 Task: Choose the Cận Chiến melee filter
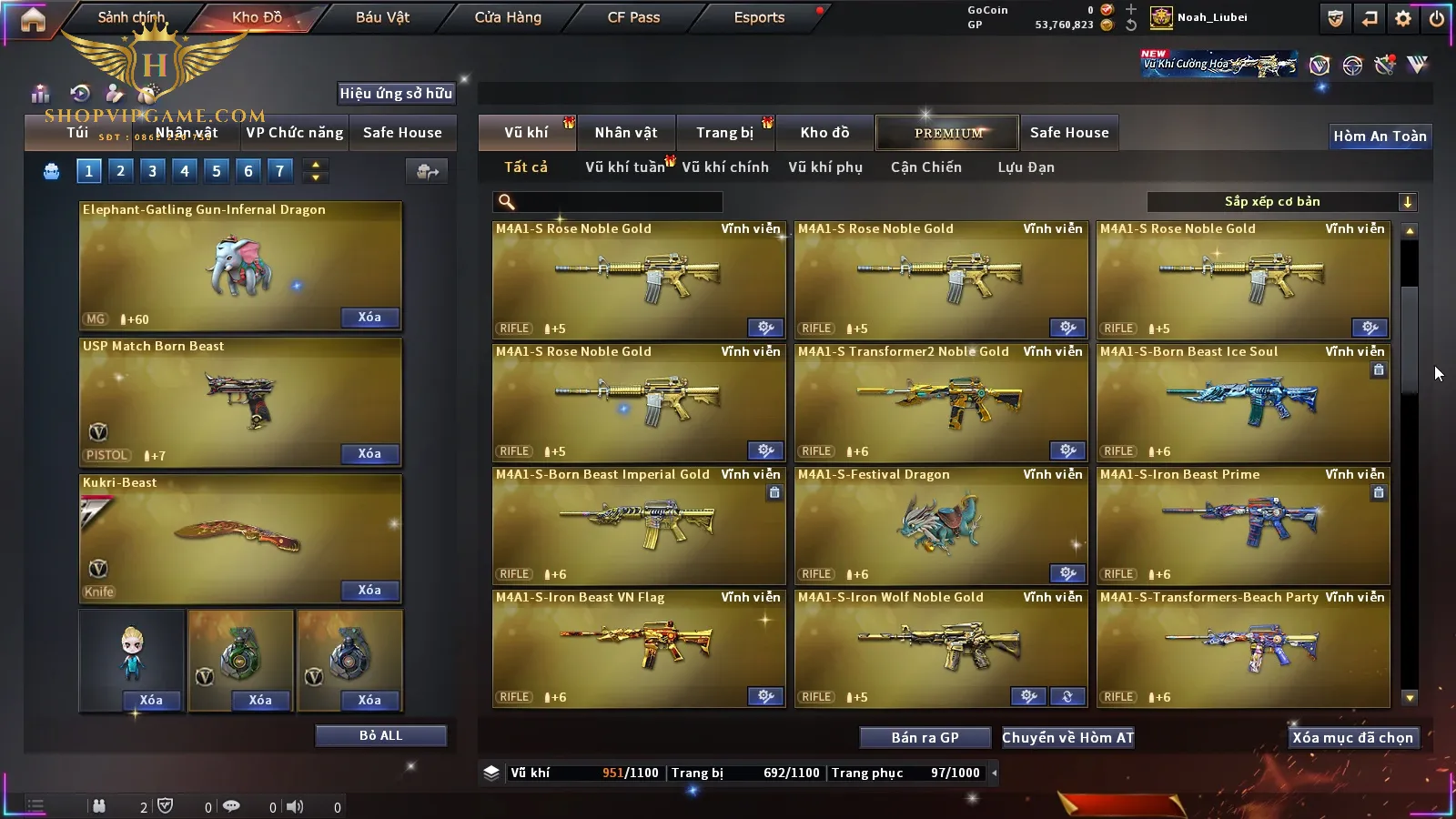pos(925,167)
